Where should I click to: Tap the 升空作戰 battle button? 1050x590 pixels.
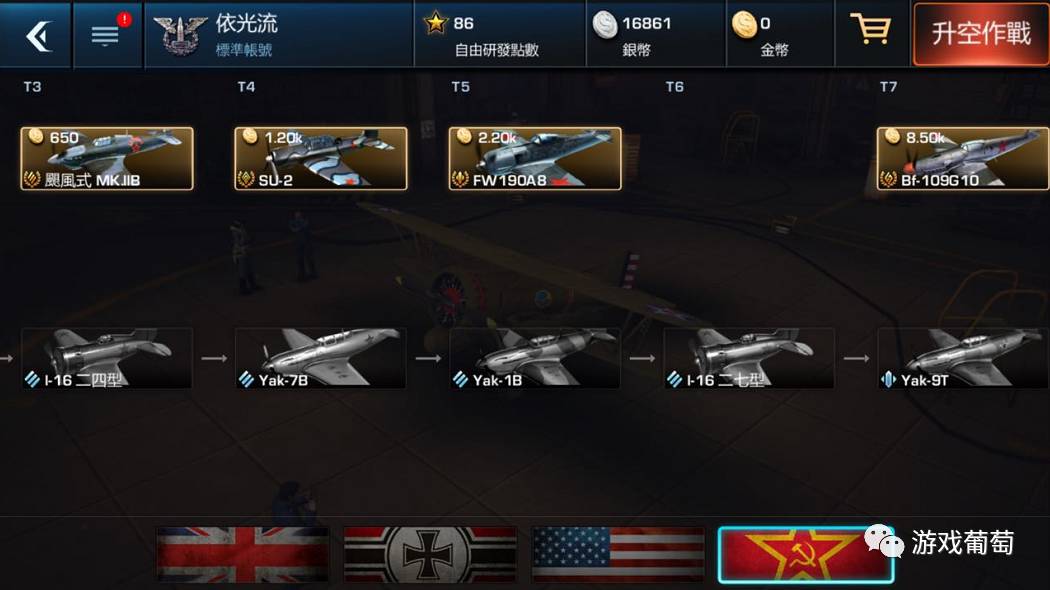pos(980,35)
